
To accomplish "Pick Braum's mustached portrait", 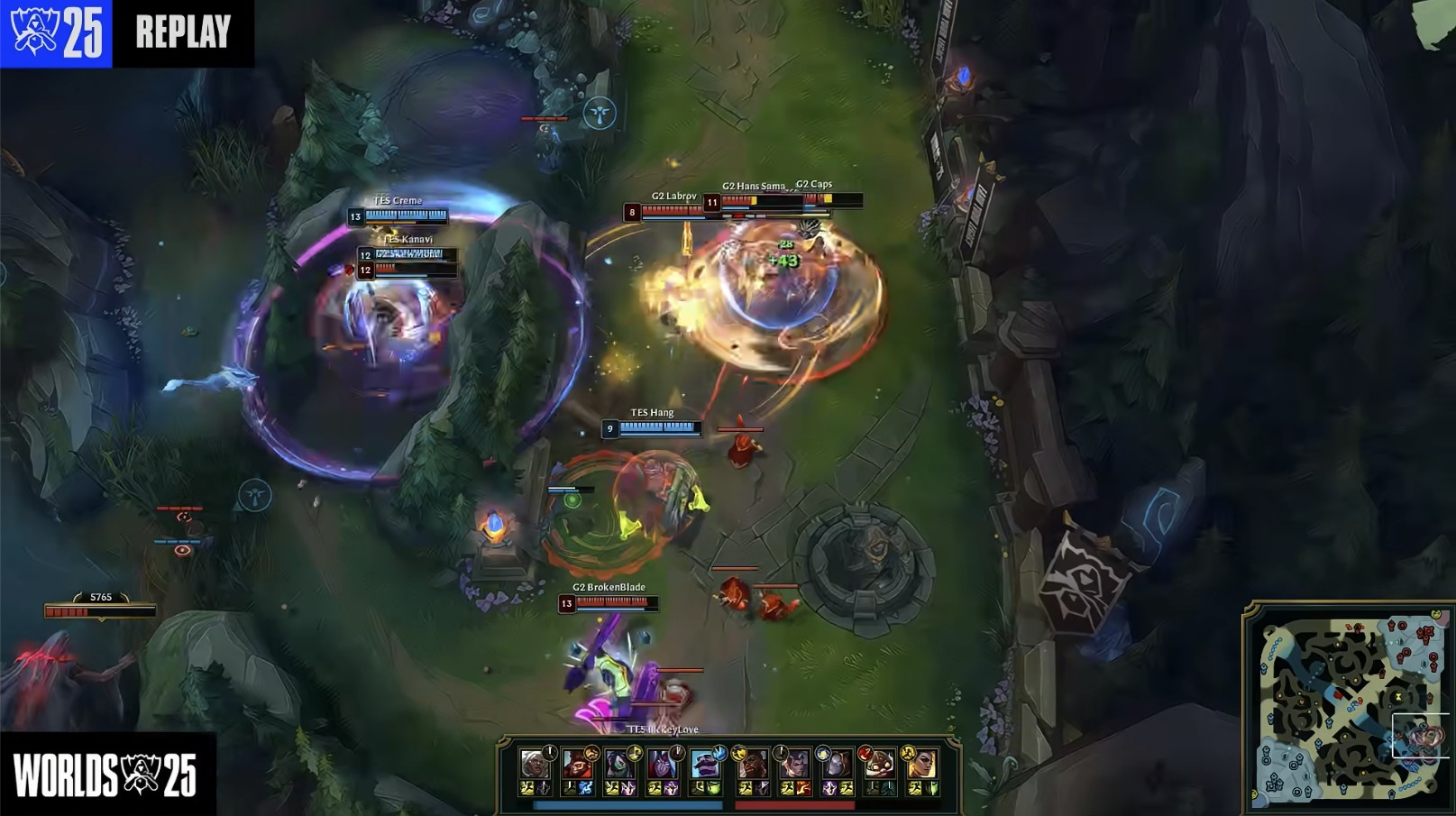I will pyautogui.click(x=705, y=765).
